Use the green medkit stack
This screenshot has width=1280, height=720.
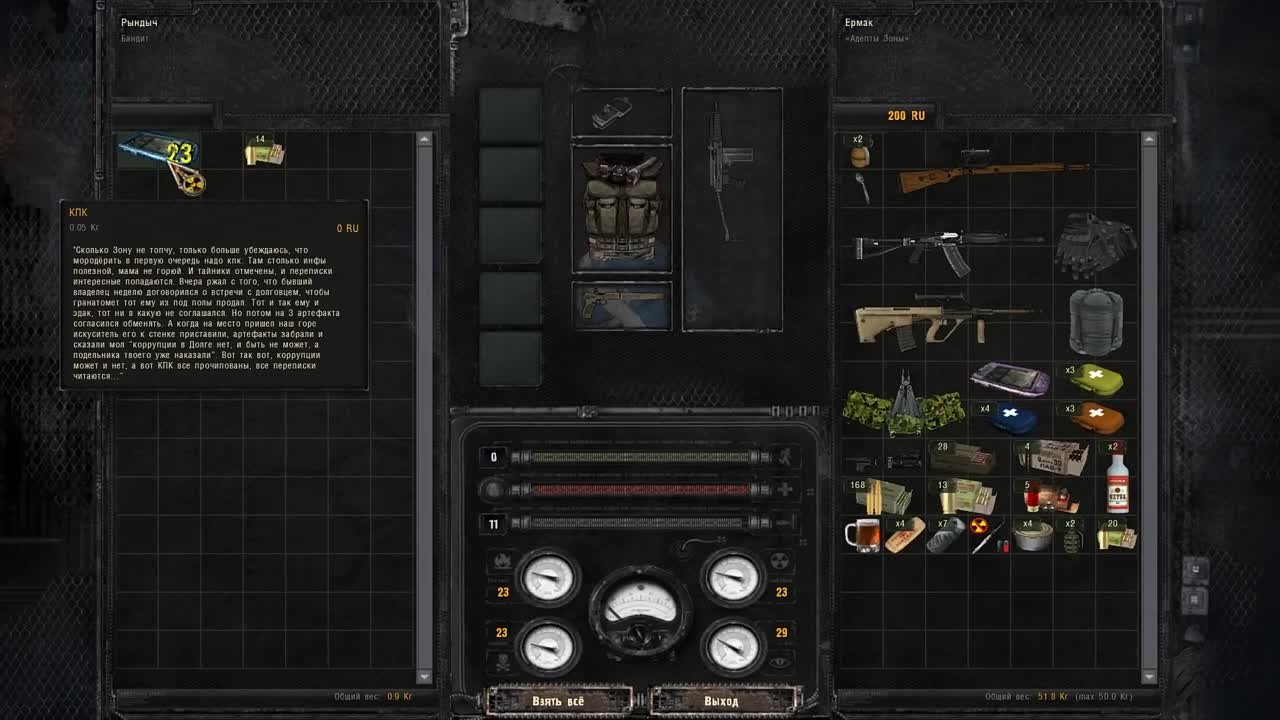click(x=1095, y=380)
